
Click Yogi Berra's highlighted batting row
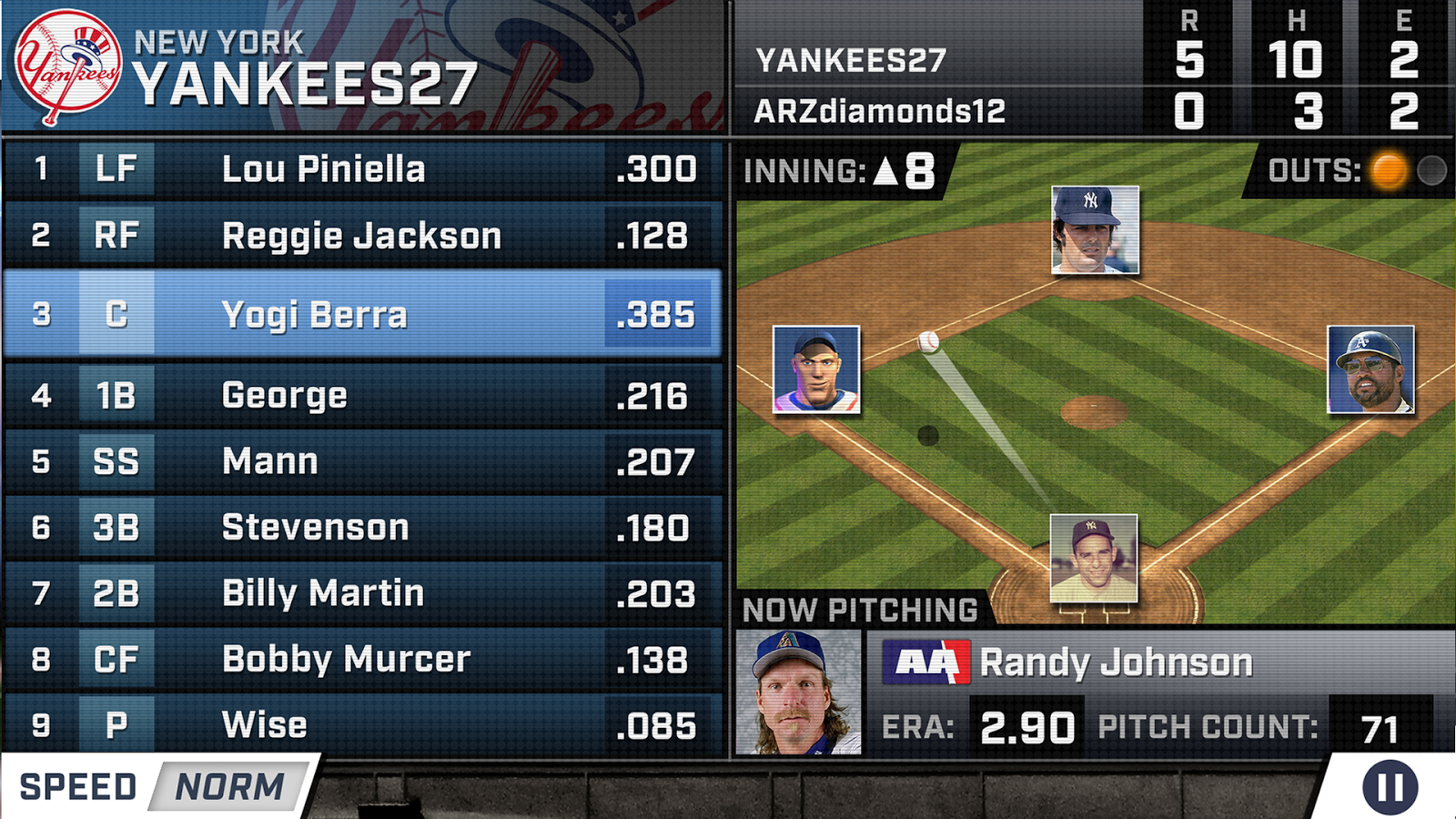[x=362, y=314]
